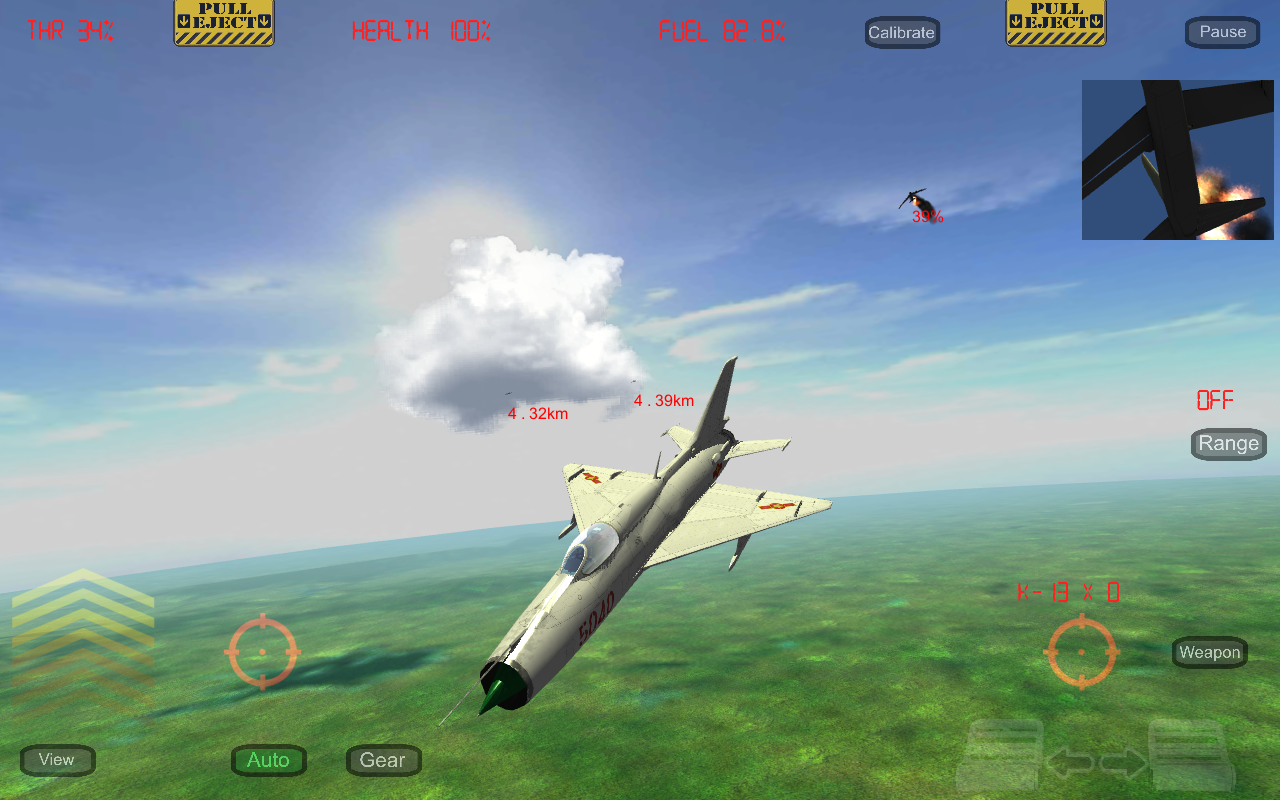The image size is (1280, 800).
Task: Pull the right yellow EJECT handle
Action: pyautogui.click(x=1055, y=22)
